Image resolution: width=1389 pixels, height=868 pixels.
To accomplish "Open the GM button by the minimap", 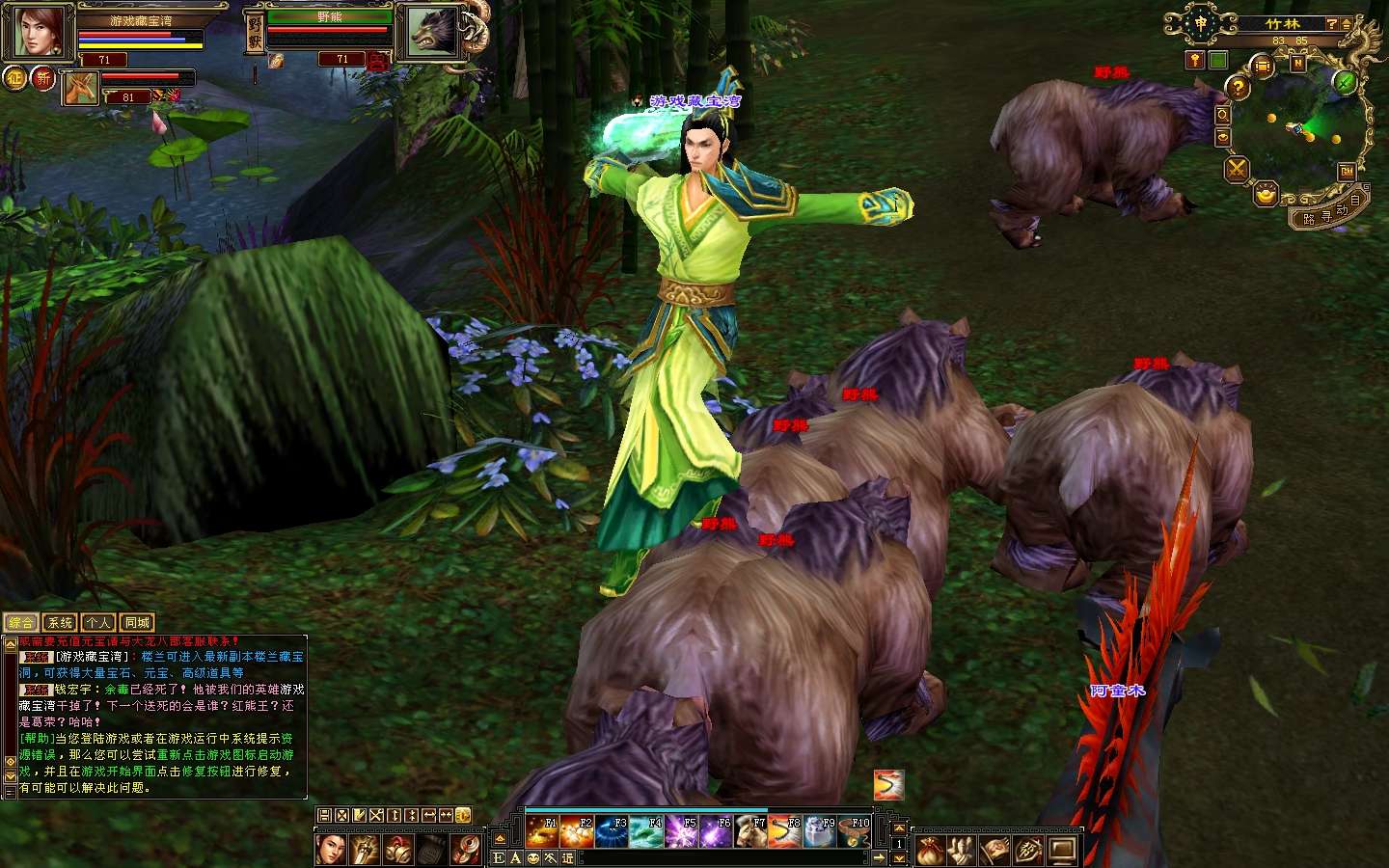I will click(1347, 172).
